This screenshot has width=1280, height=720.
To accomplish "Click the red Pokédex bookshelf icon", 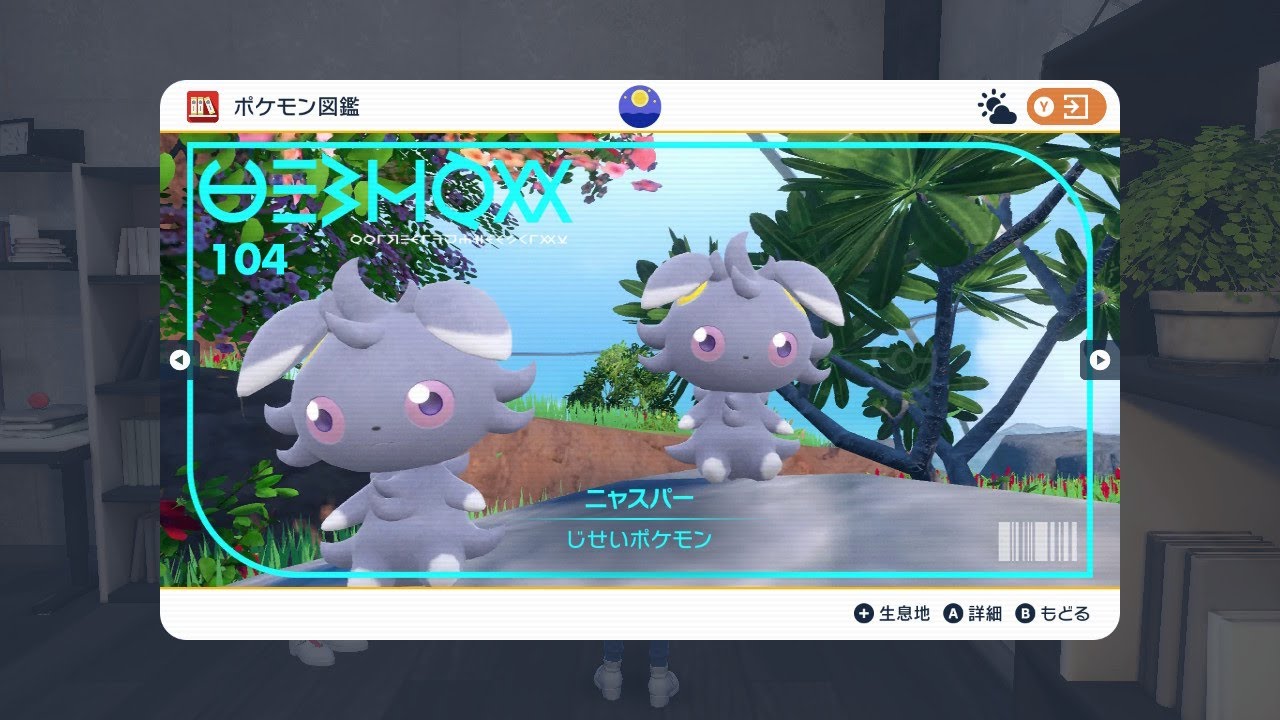I will [x=203, y=107].
